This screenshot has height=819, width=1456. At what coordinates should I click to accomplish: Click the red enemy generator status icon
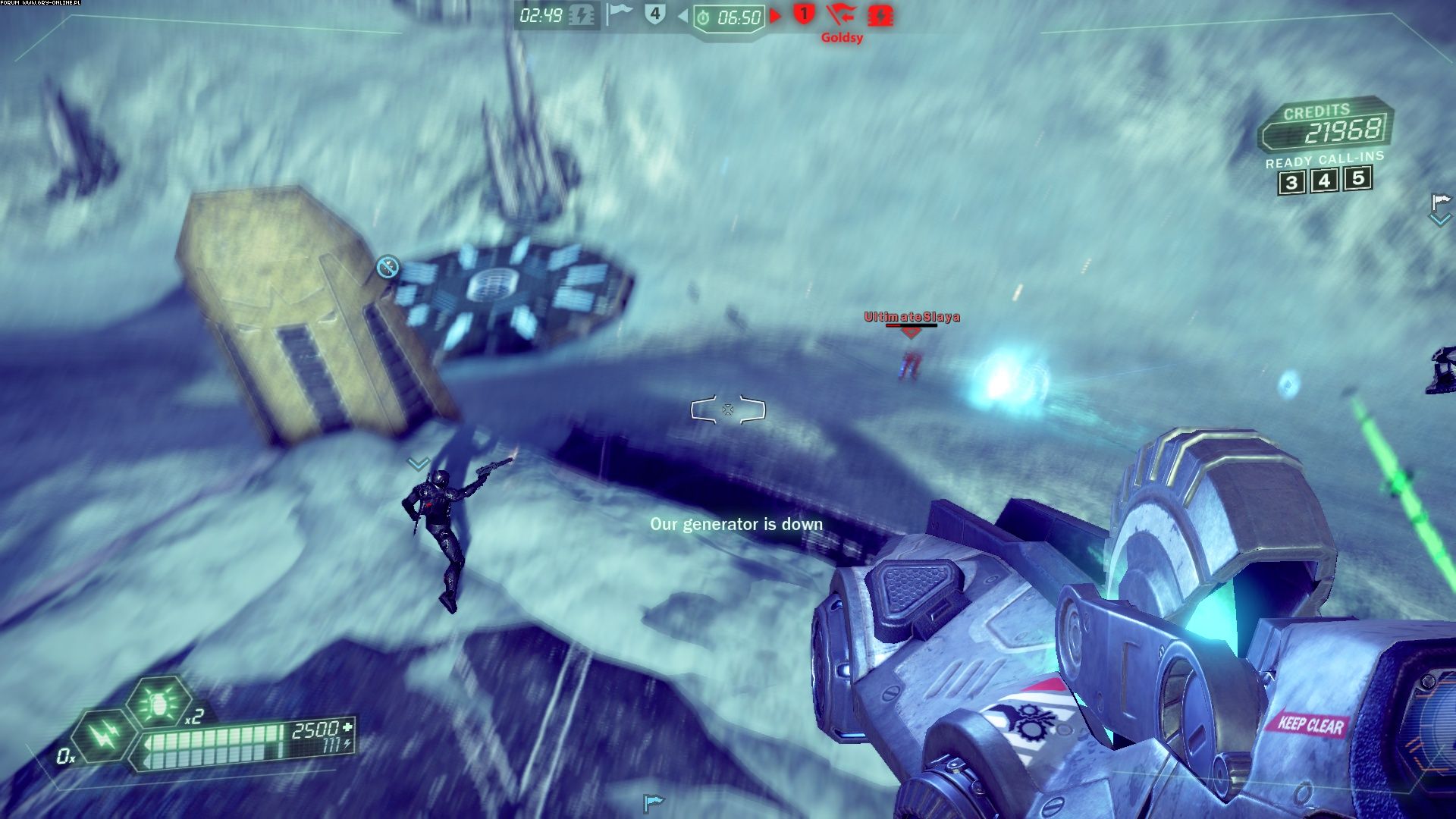(x=880, y=15)
